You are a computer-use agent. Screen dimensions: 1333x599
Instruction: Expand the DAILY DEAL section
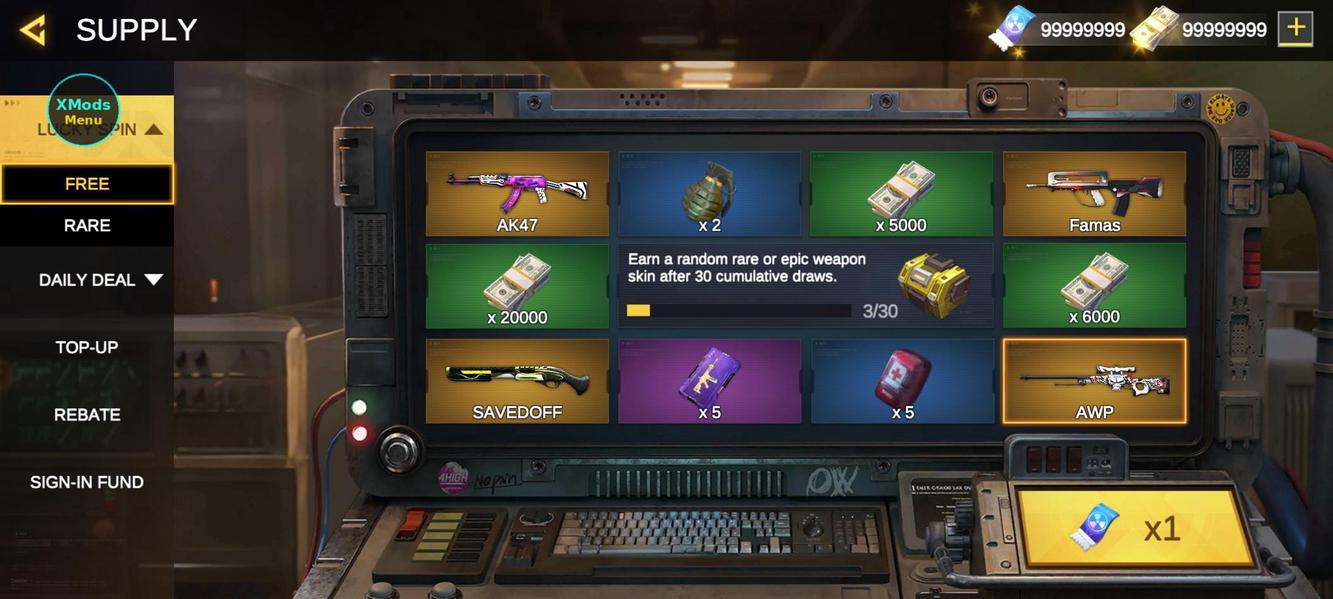tap(100, 280)
